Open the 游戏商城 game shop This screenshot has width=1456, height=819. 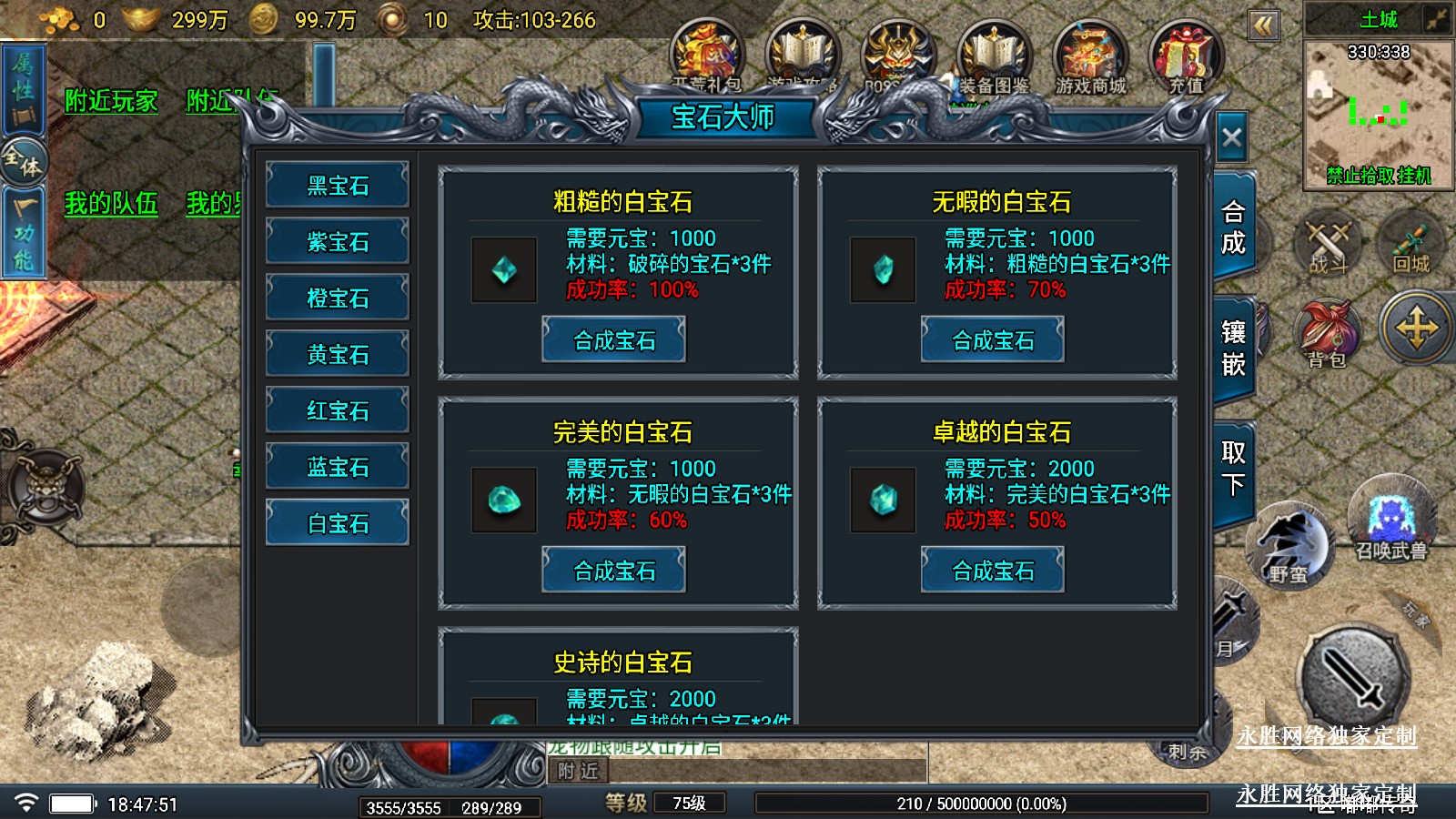pos(1090,59)
